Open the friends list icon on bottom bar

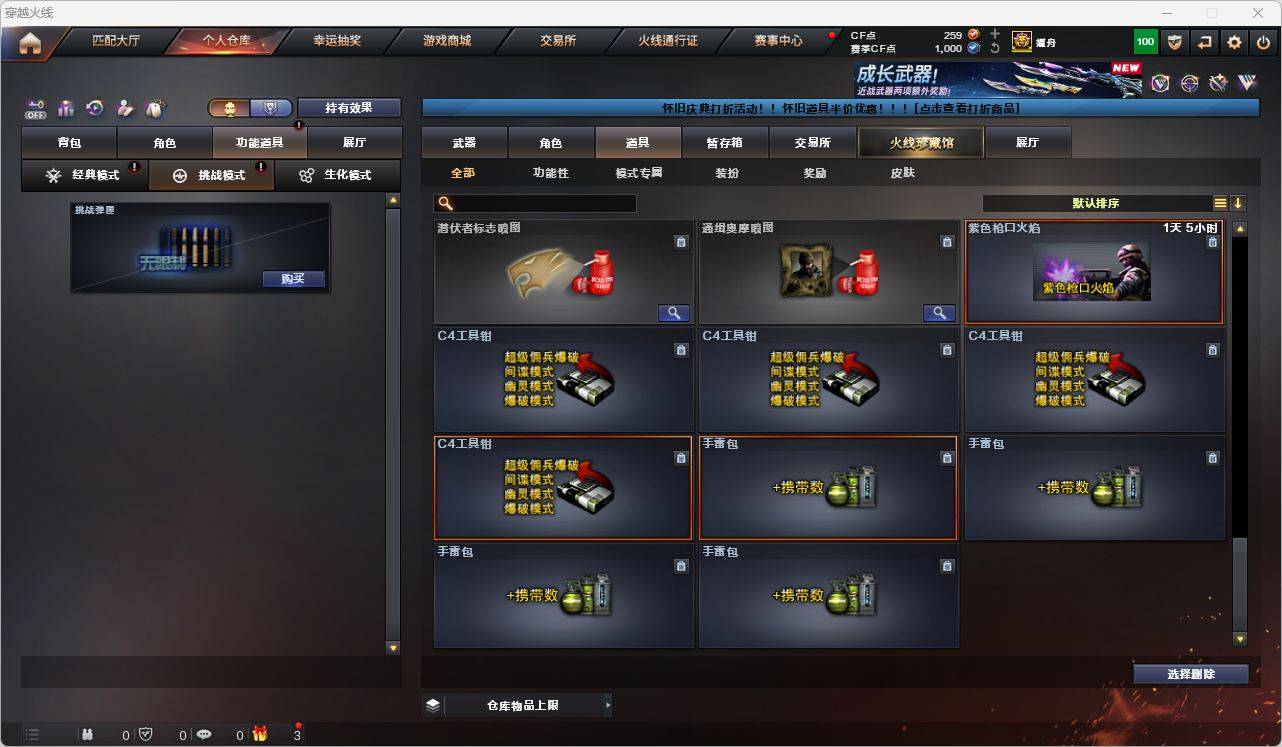[89, 734]
